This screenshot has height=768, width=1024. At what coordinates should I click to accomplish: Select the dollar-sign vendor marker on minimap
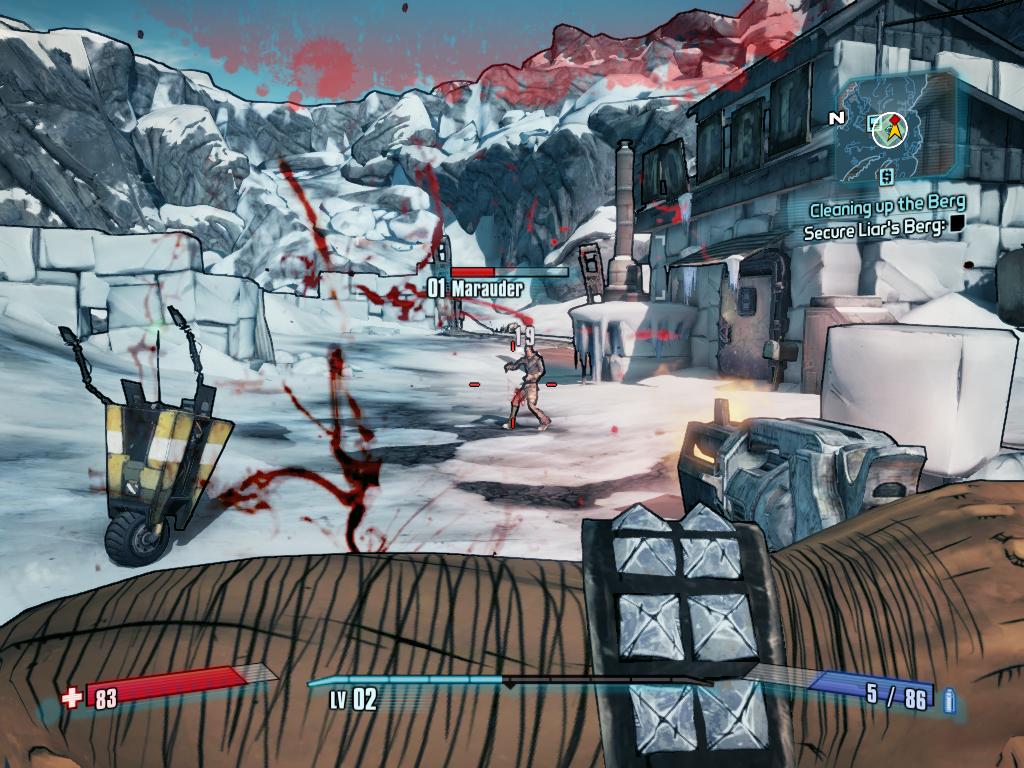click(886, 177)
